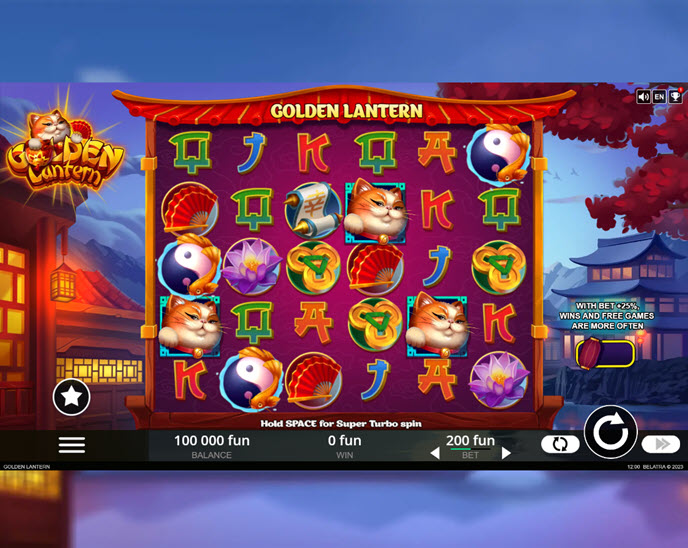Viewport: 688px width, 548px height.
Task: Open the hamburger menu
Action: (72, 445)
